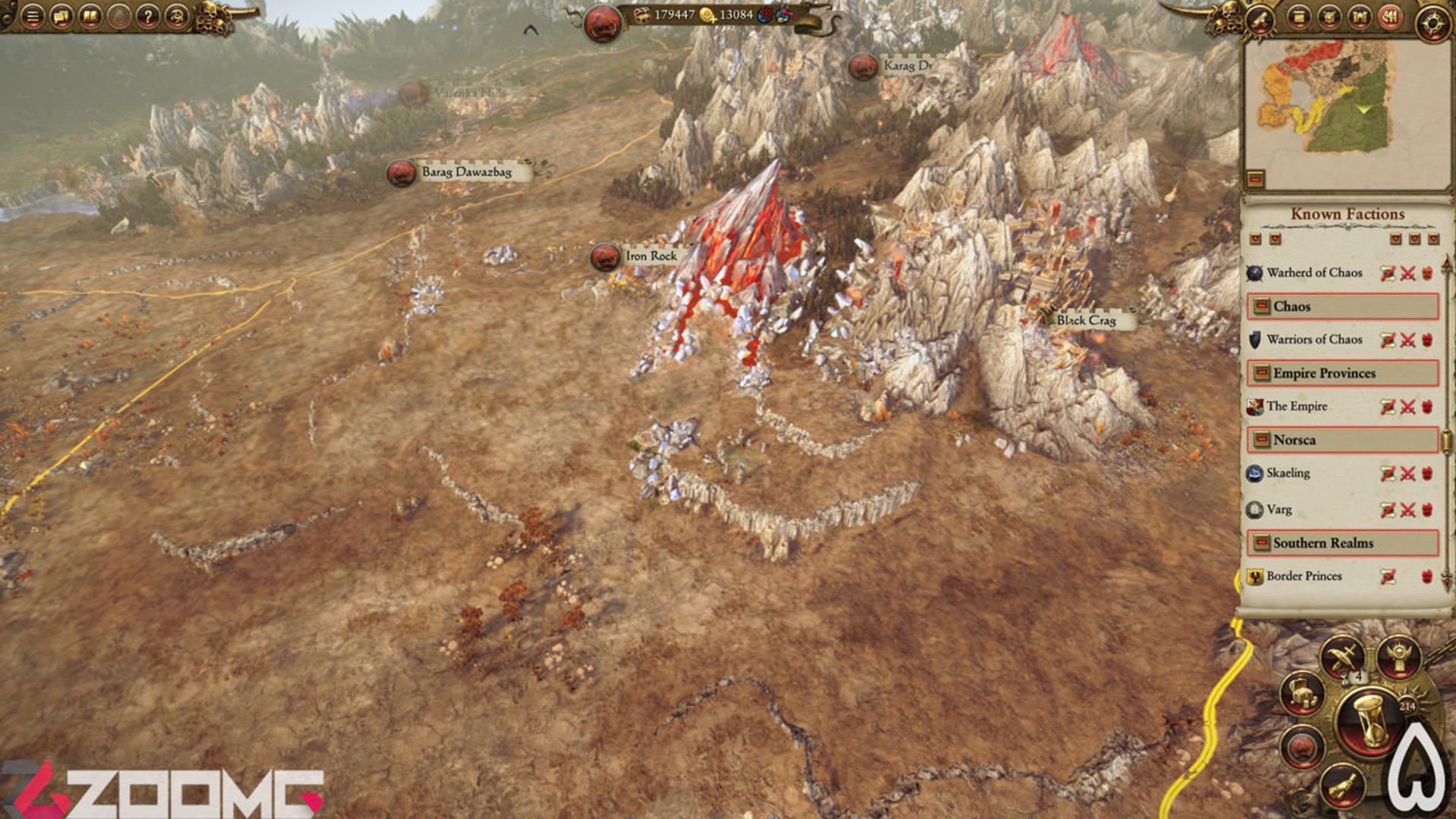Viewport: 1456px width, 819px height.
Task: Open the crossed sword and scroll missions button
Action: pos(1342,655)
